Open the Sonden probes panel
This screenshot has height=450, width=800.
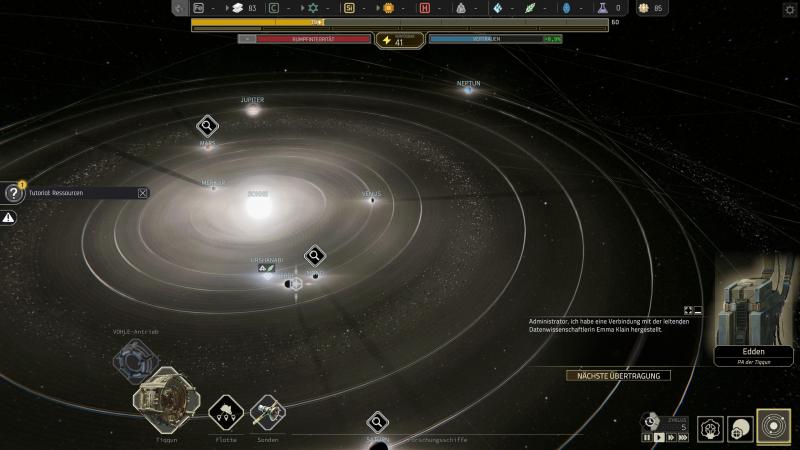[x=267, y=411]
